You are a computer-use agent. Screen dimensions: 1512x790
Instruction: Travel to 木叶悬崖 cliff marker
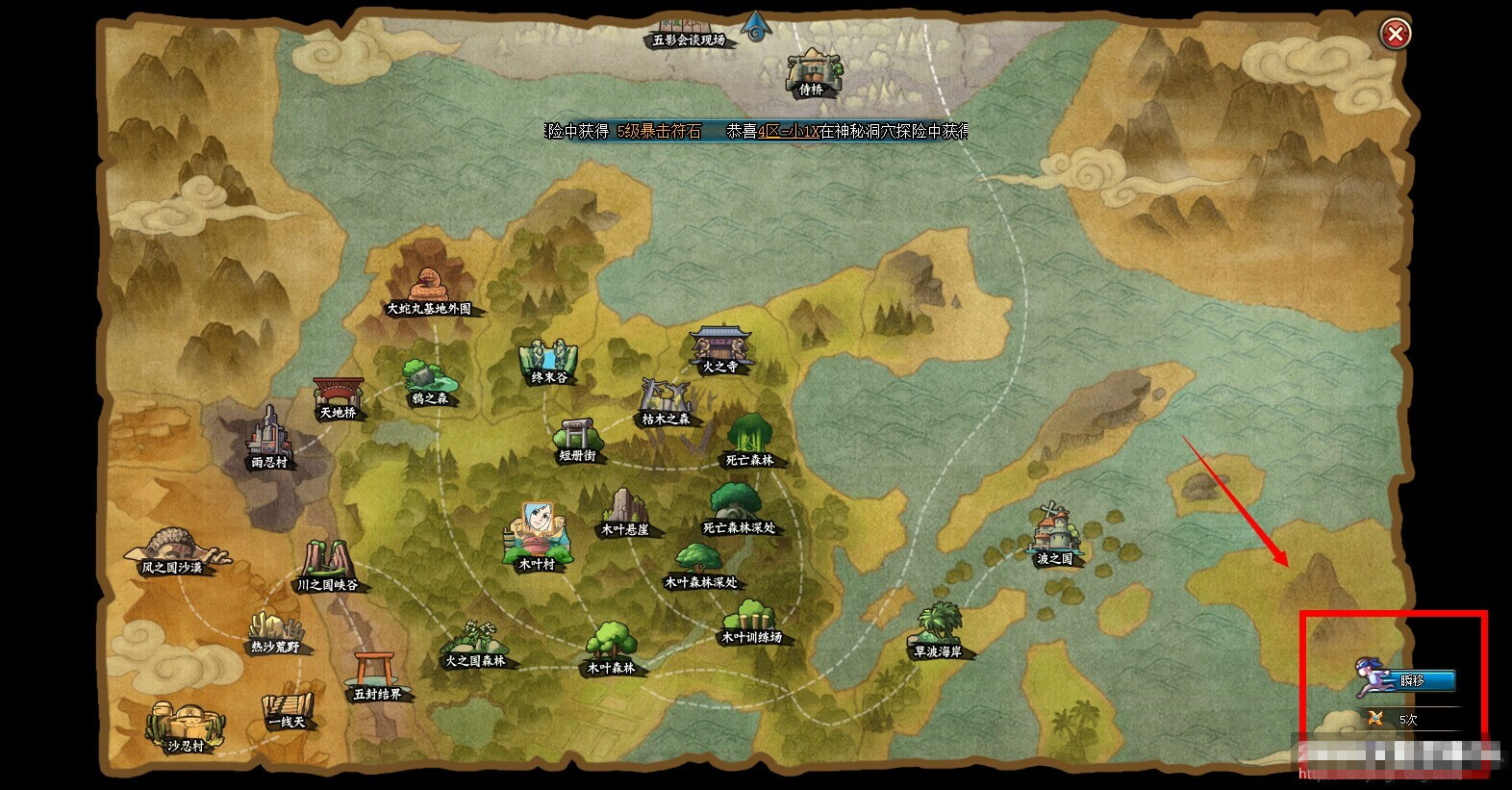625,511
